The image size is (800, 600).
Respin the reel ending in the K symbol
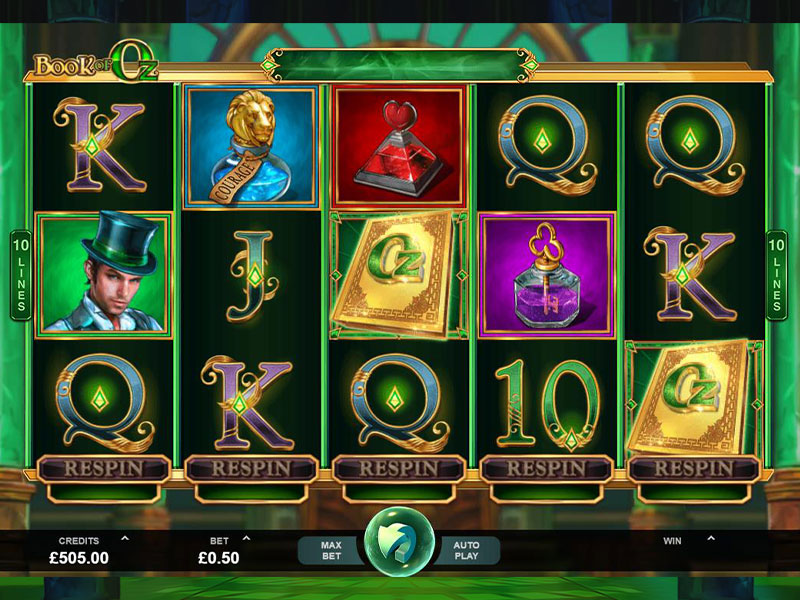click(251, 468)
